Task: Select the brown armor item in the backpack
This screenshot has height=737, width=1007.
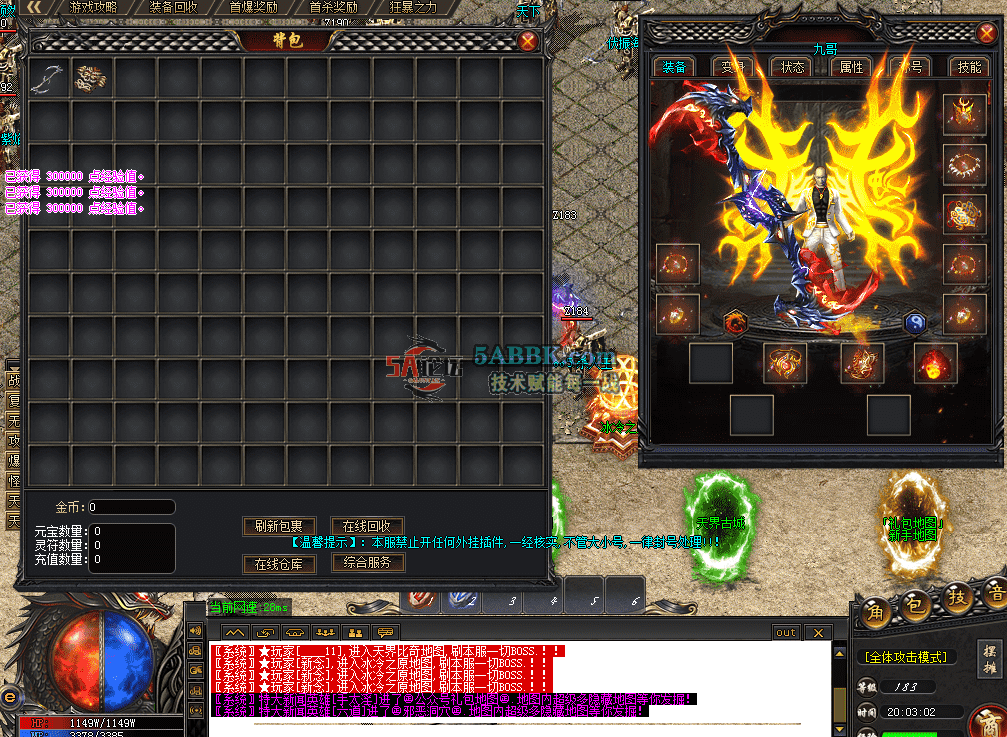Action: [92, 78]
